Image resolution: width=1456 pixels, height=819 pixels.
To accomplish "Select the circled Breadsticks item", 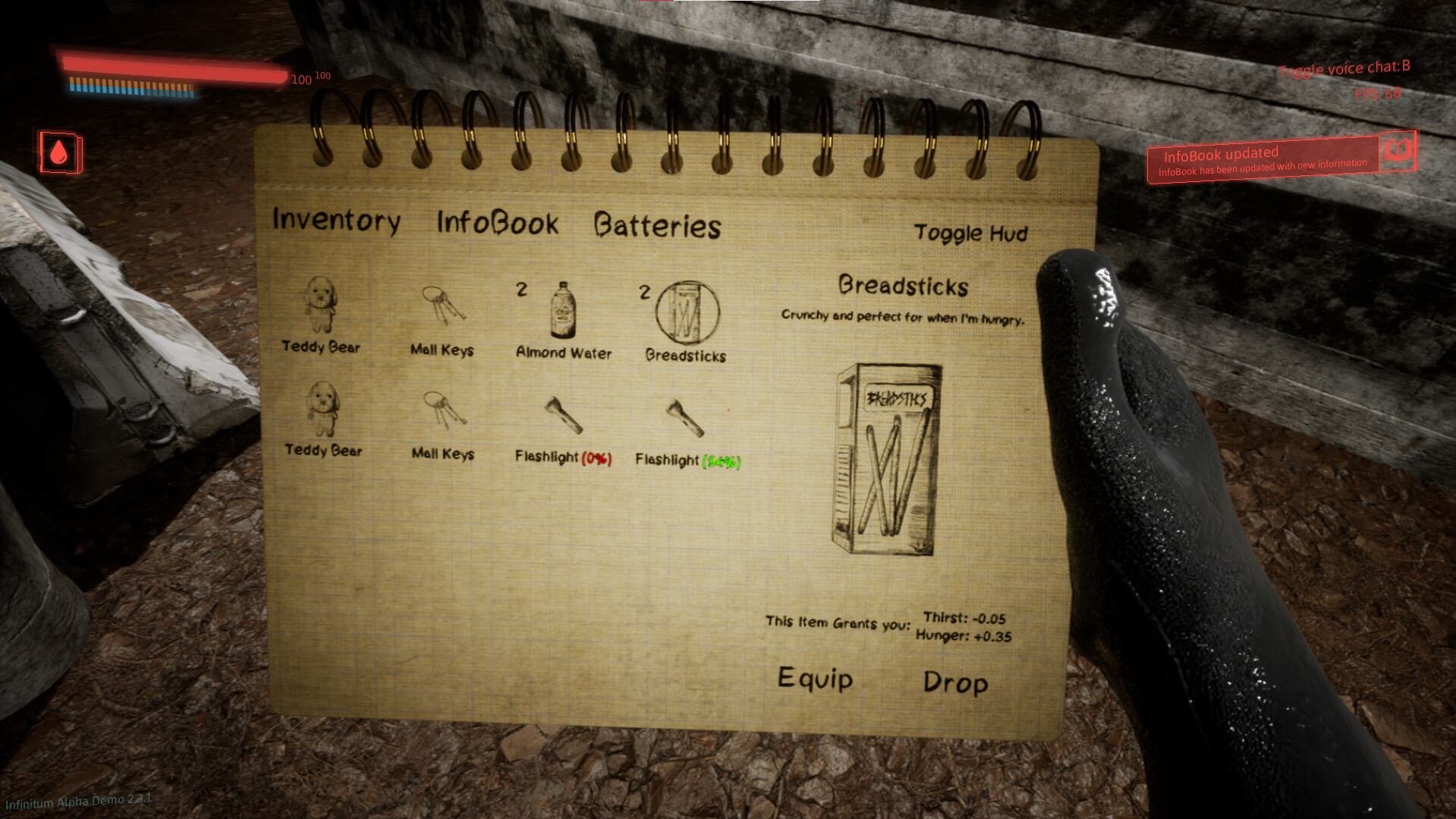I will [x=685, y=311].
